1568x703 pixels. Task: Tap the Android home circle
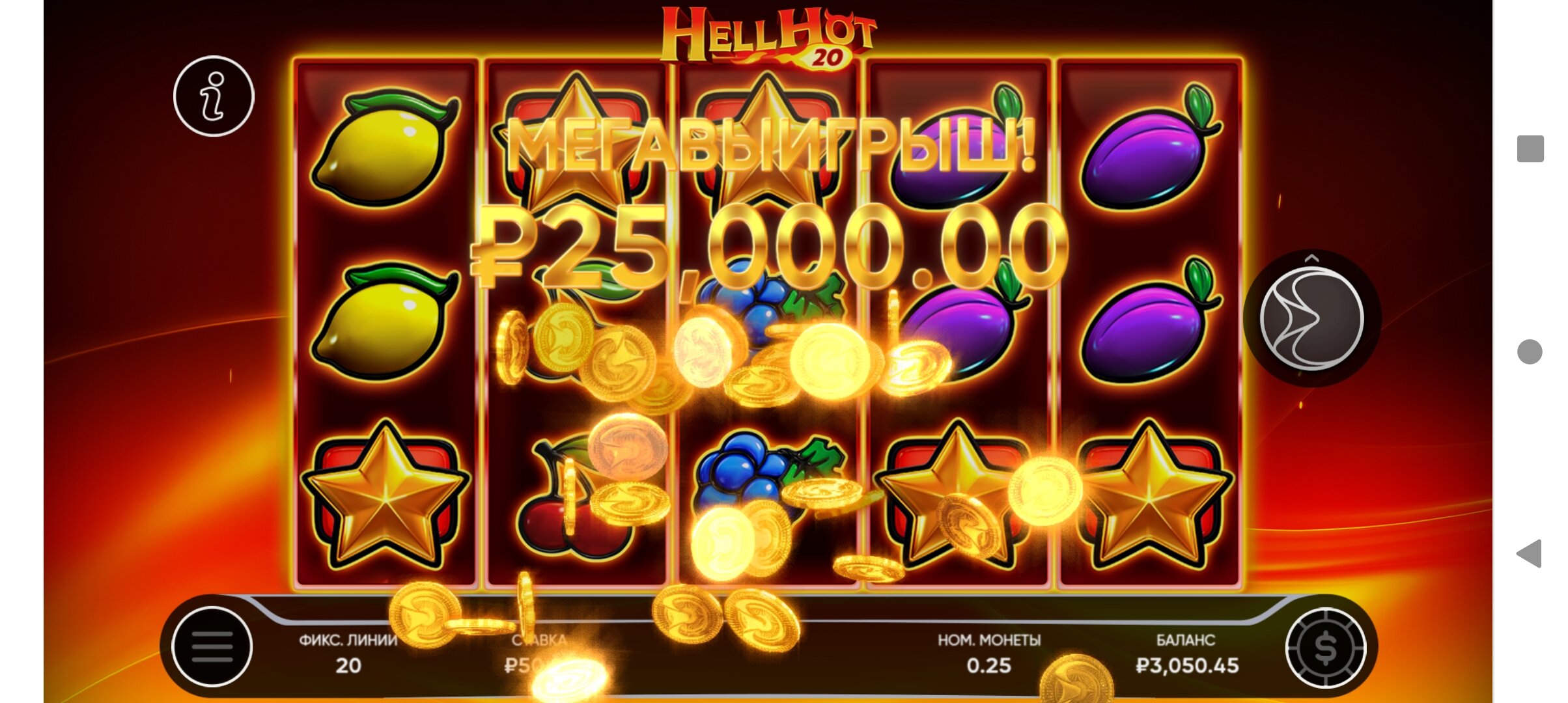pos(1530,351)
